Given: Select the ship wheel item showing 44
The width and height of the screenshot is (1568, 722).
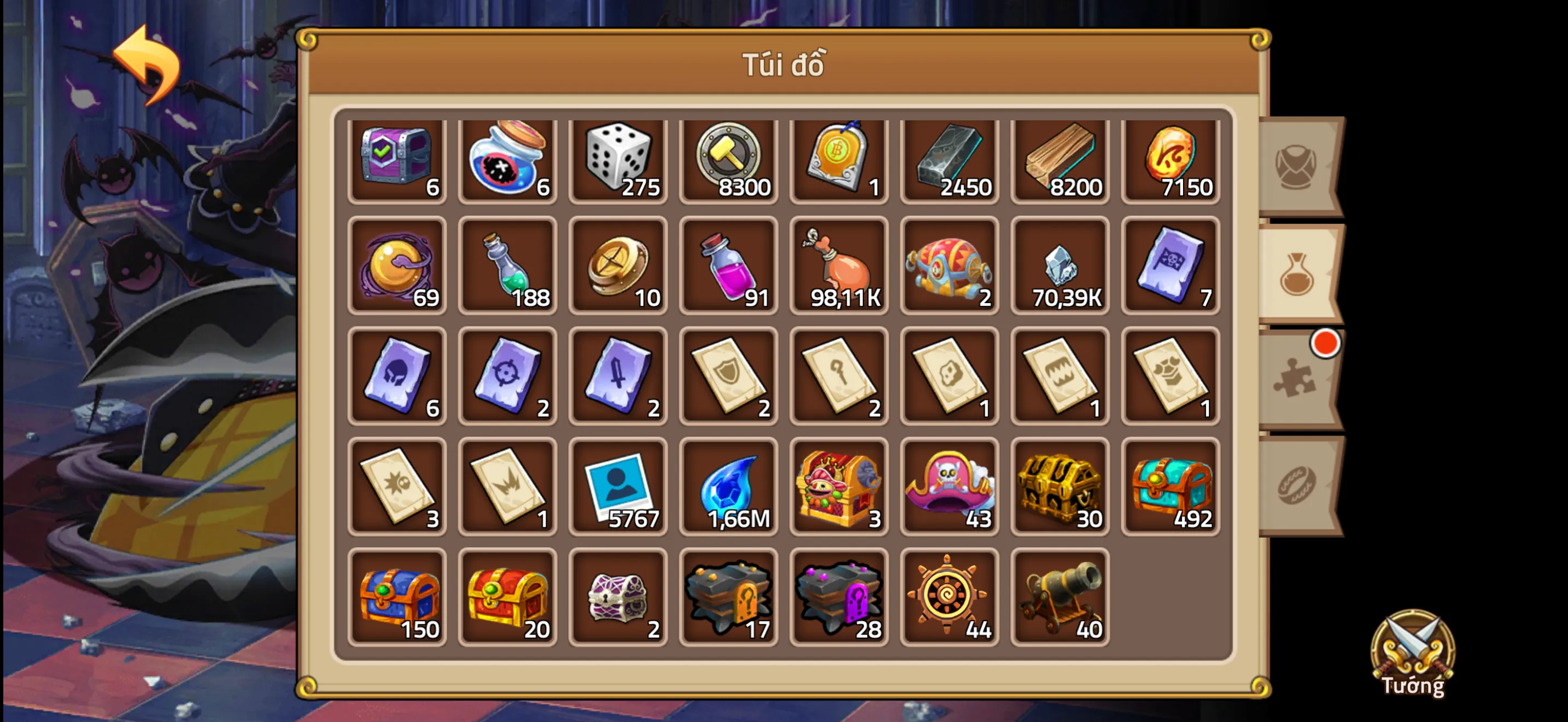Looking at the screenshot, I should tap(950, 597).
